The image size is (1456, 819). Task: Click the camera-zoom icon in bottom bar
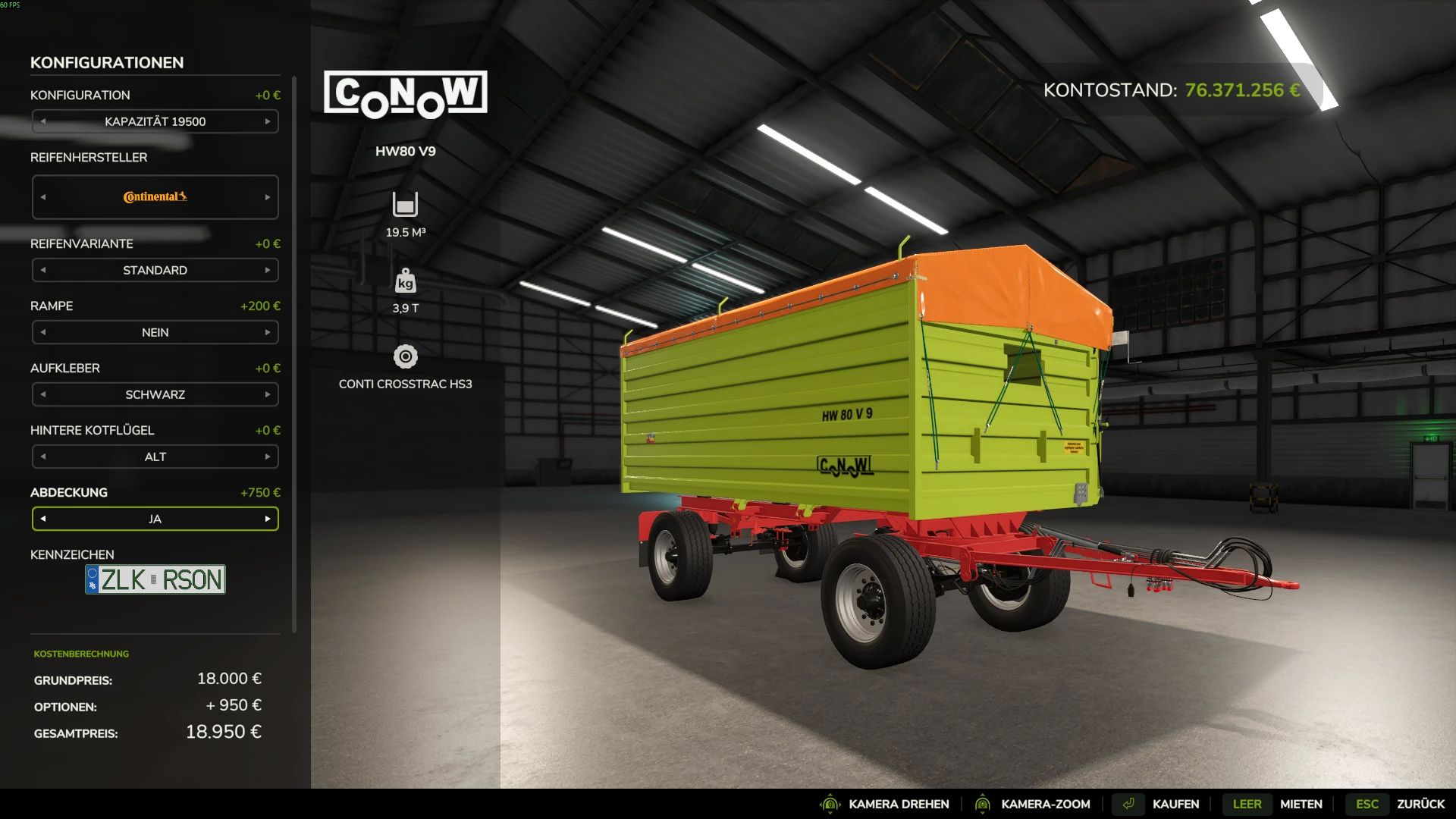click(x=983, y=804)
